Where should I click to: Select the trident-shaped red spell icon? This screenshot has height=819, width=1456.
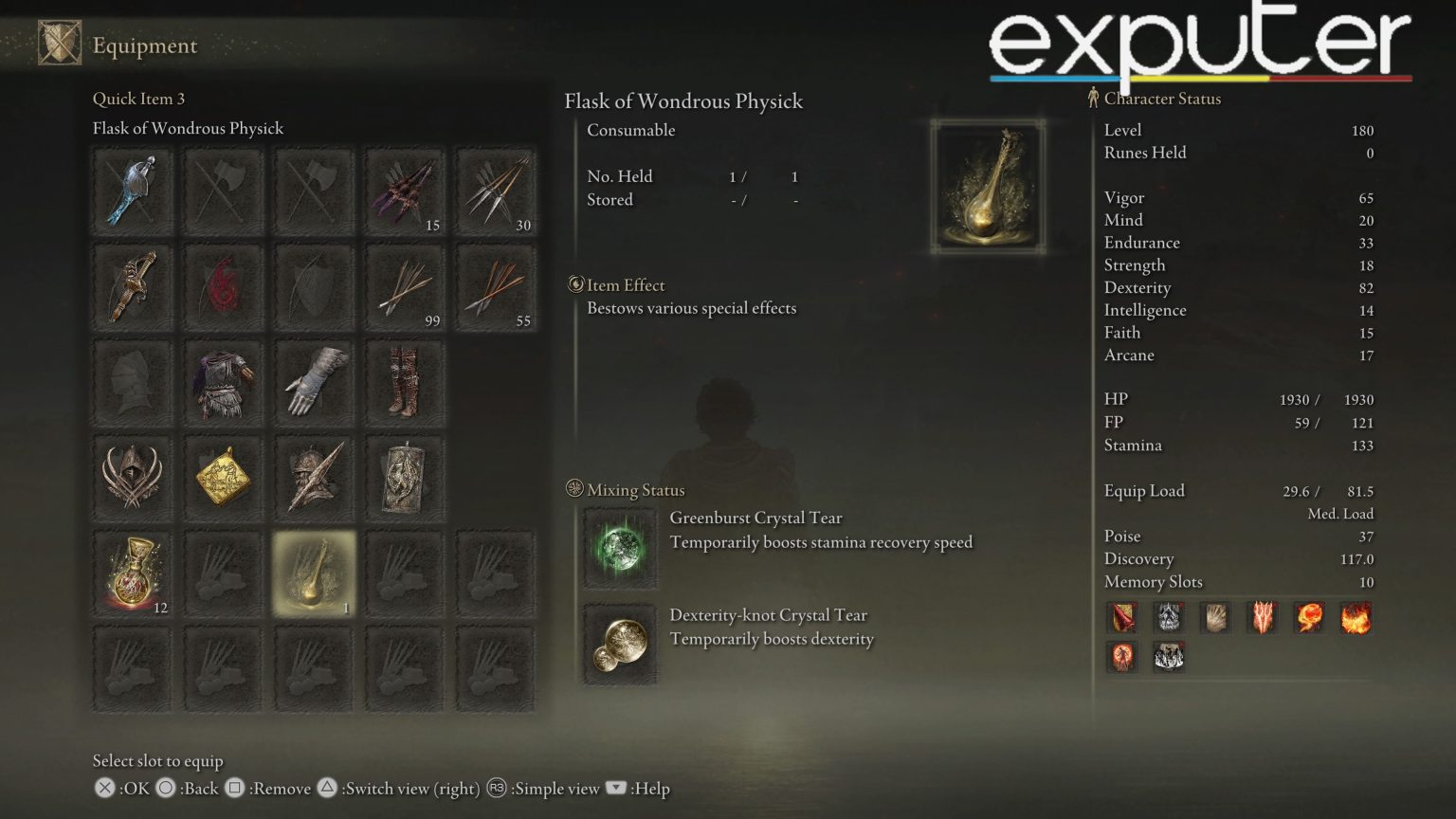point(1262,617)
